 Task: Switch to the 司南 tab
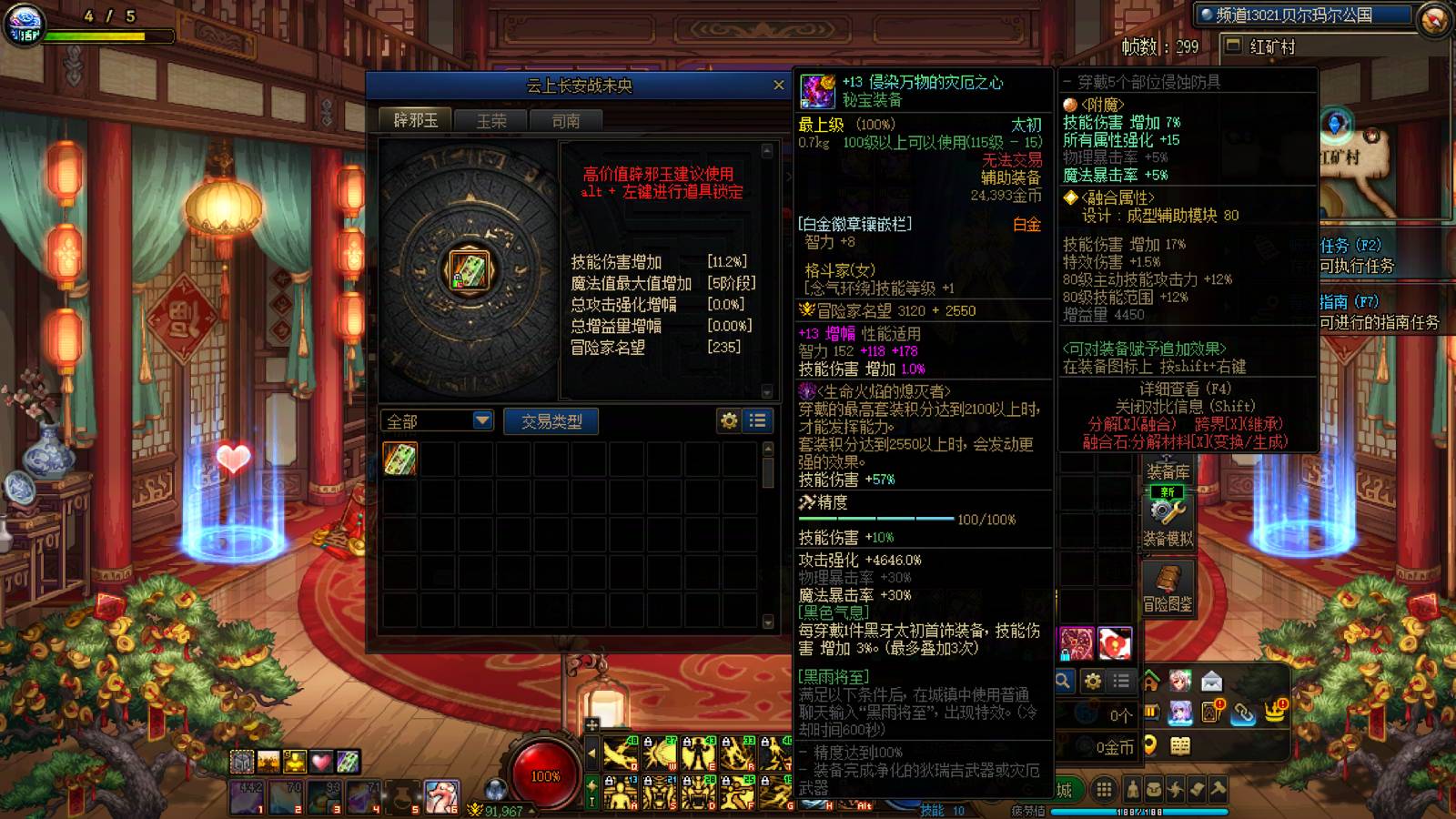point(566,119)
